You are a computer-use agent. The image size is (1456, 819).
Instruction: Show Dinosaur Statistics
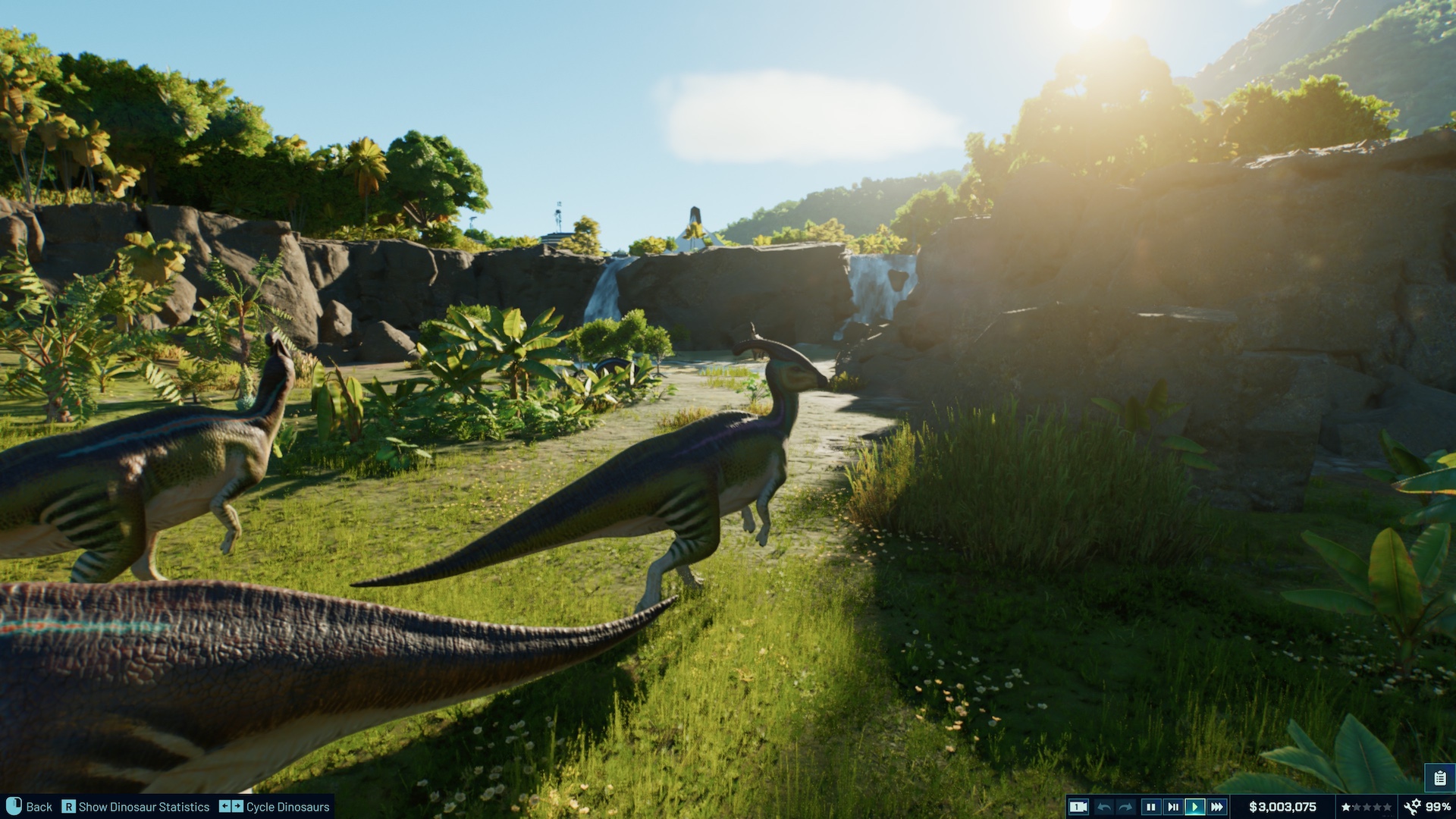[145, 807]
